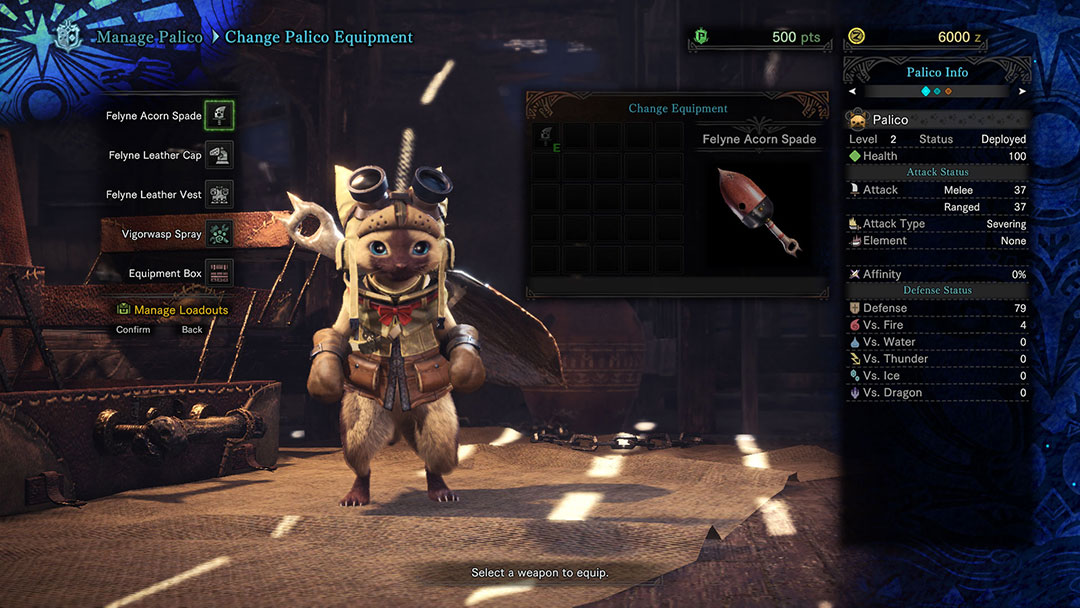Click the right arrow on Palico Info
1080x608 pixels.
point(1022,91)
